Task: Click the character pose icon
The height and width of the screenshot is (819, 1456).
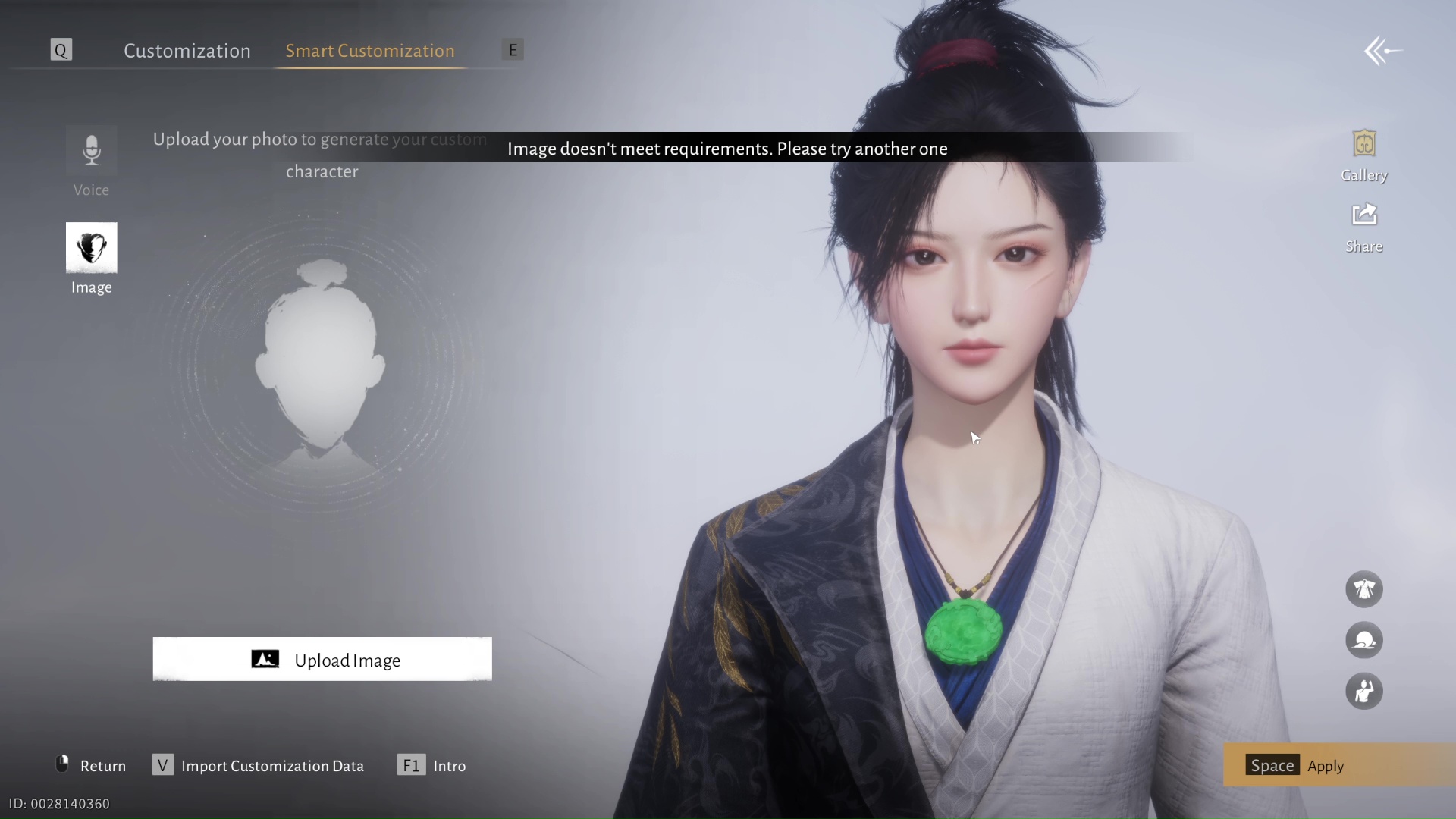Action: [1363, 692]
